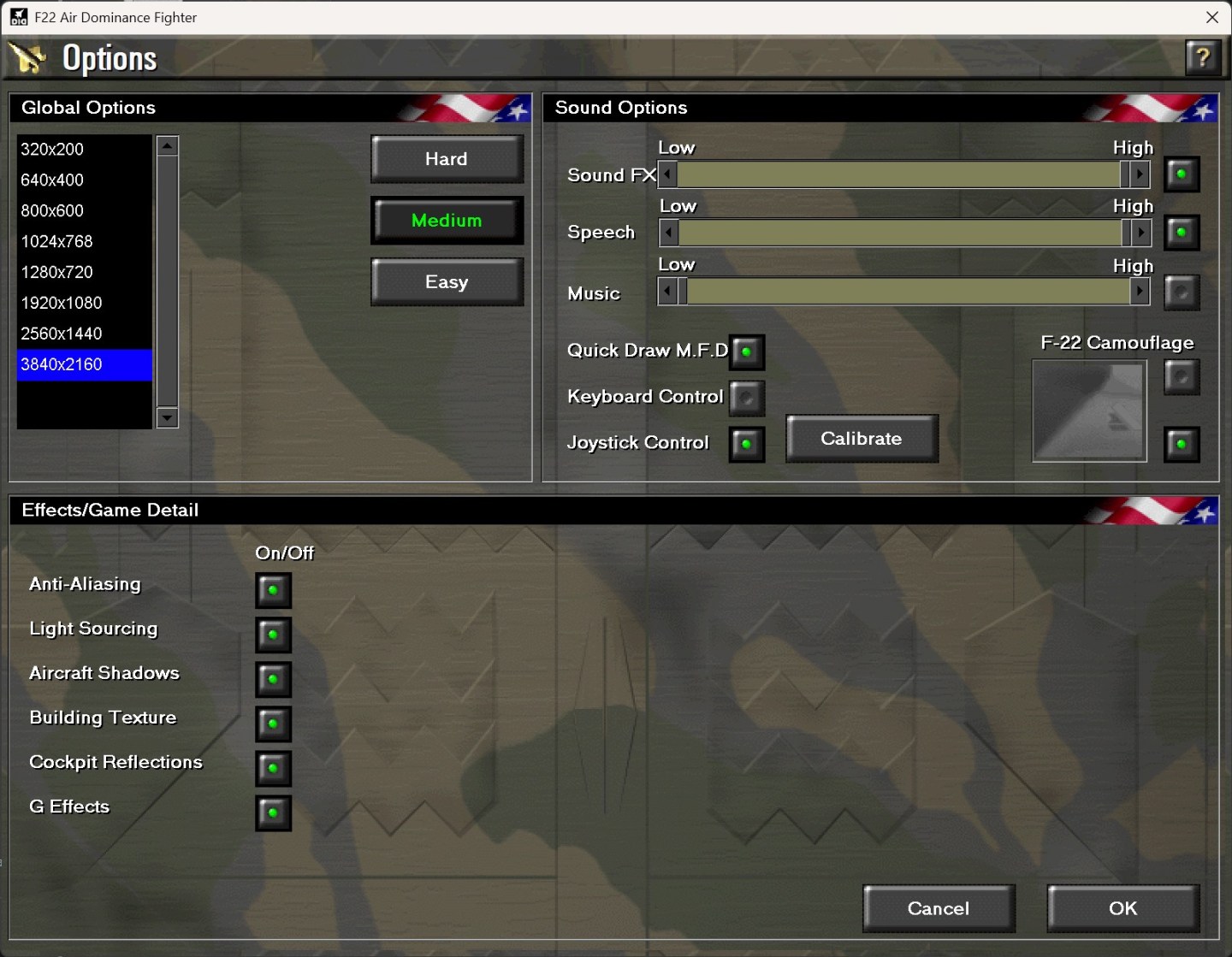Enable Keyboard Control
Screen dimensions: 1232x957
point(746,398)
